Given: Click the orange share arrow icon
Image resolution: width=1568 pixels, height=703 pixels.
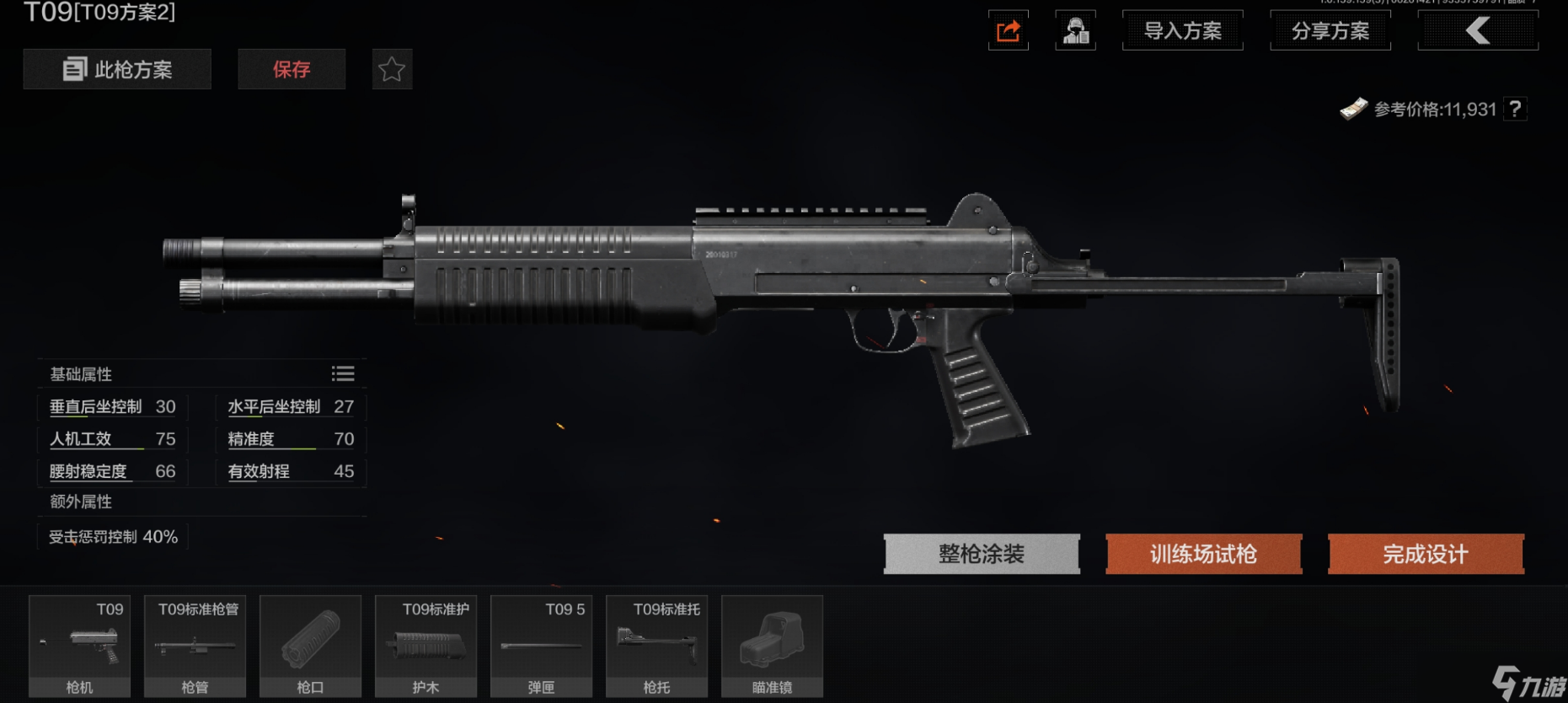Looking at the screenshot, I should pos(1009,31).
